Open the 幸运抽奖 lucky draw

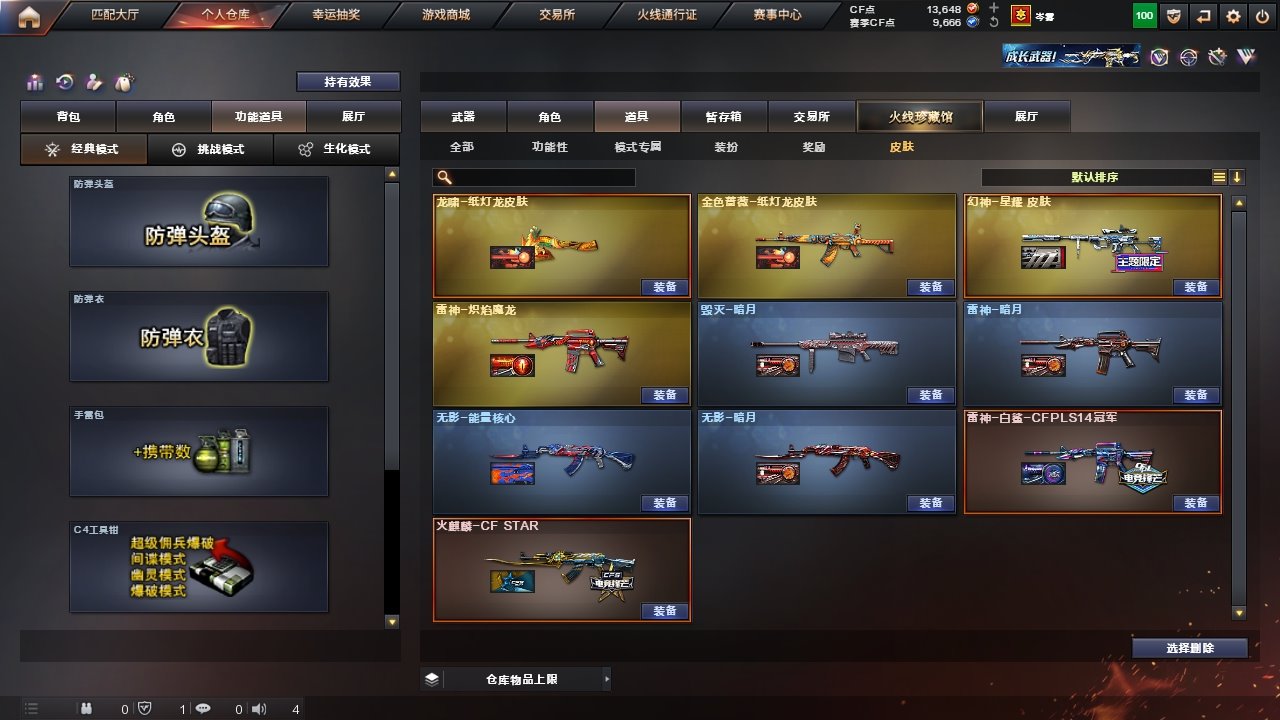pyautogui.click(x=337, y=15)
